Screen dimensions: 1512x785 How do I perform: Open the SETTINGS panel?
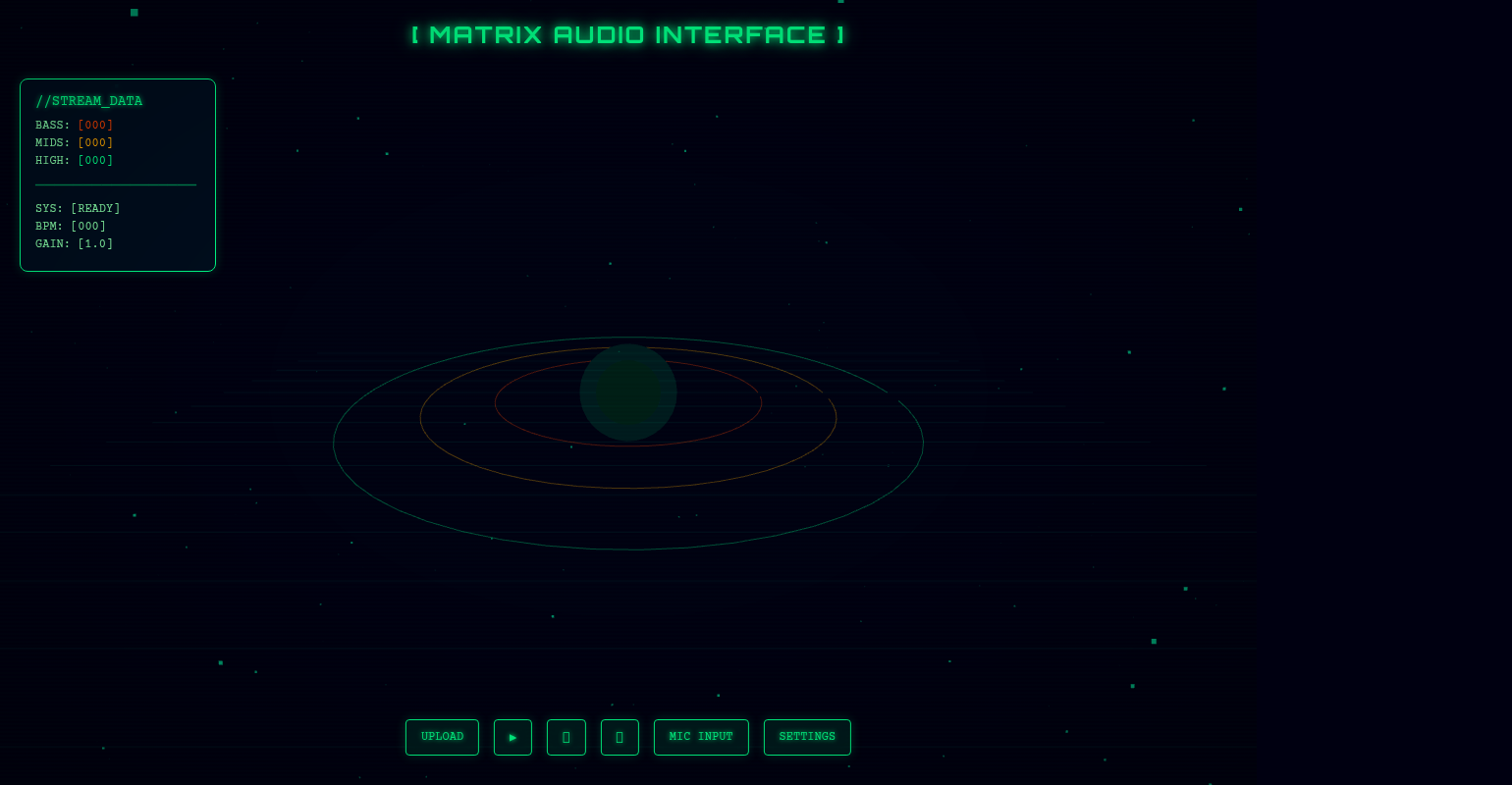[807, 737]
